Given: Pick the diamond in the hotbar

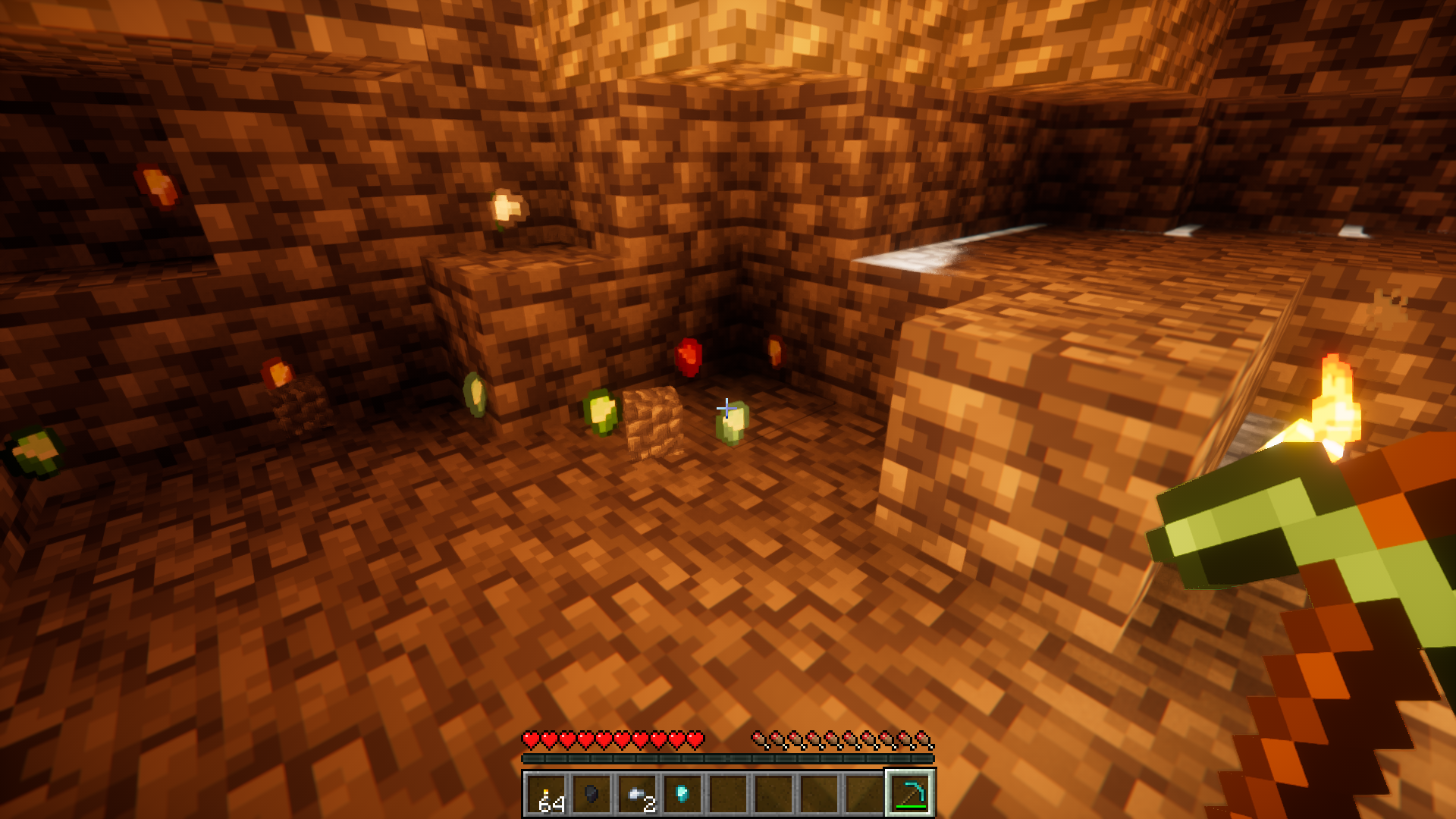Looking at the screenshot, I should [x=682, y=794].
